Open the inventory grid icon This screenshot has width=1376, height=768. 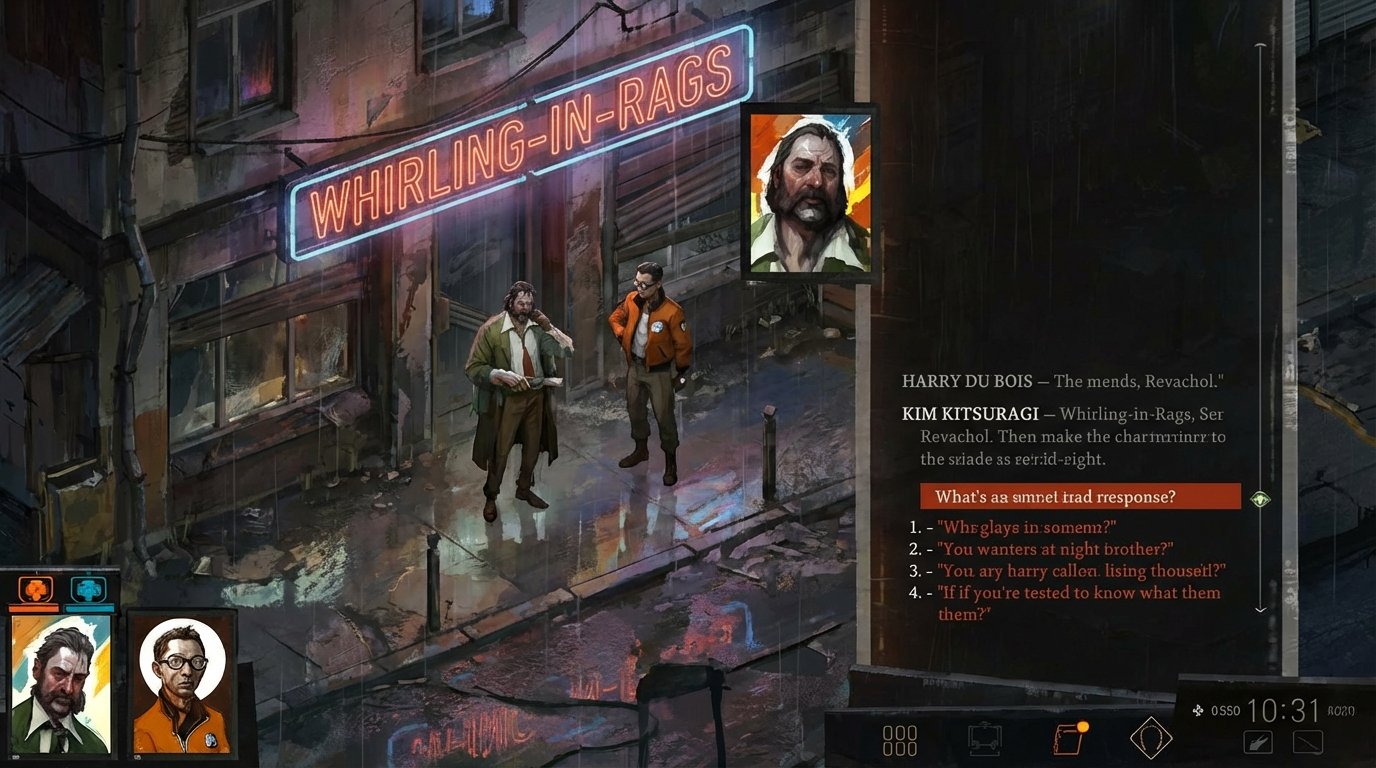point(901,738)
